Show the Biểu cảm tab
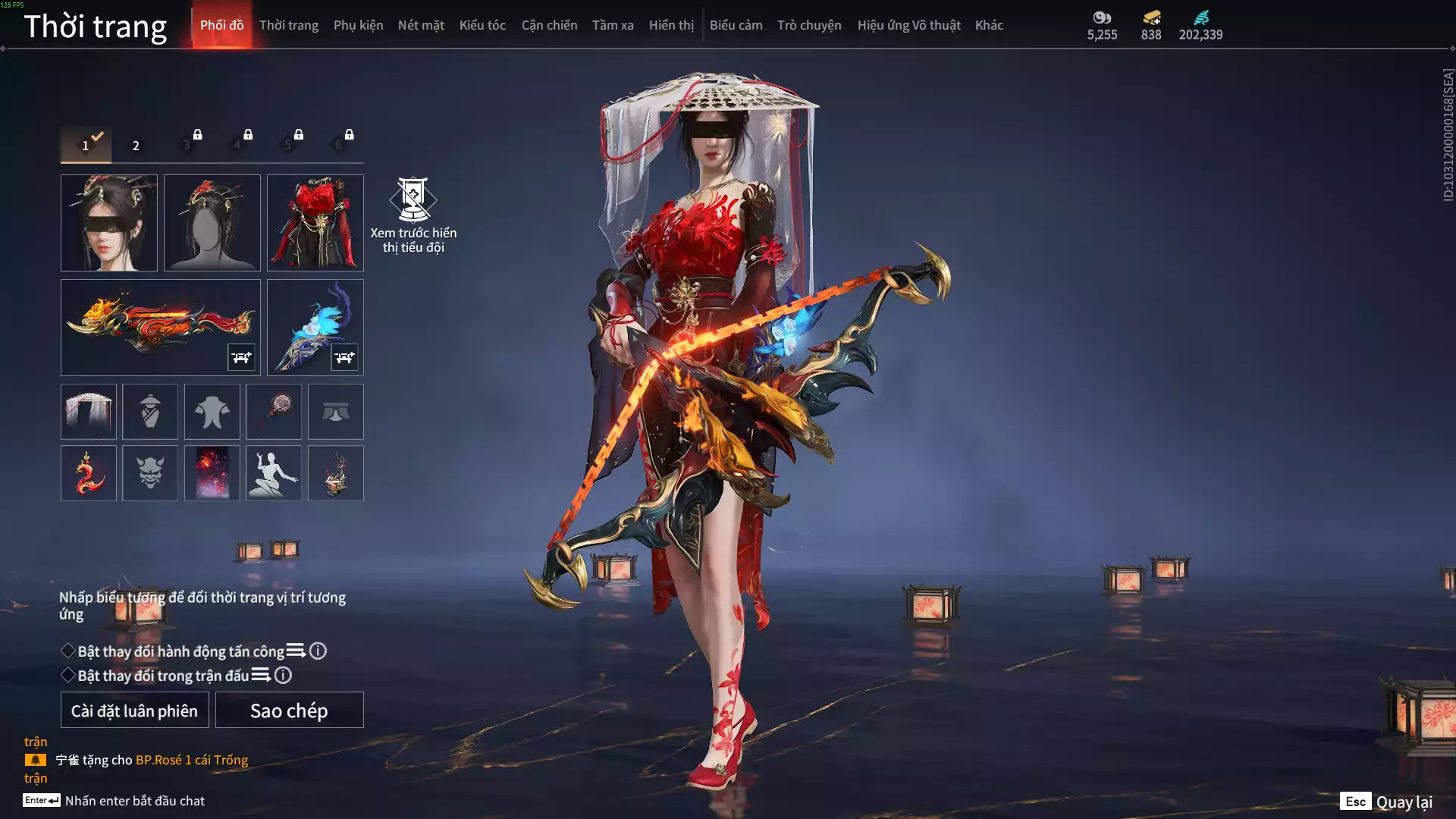 click(736, 25)
